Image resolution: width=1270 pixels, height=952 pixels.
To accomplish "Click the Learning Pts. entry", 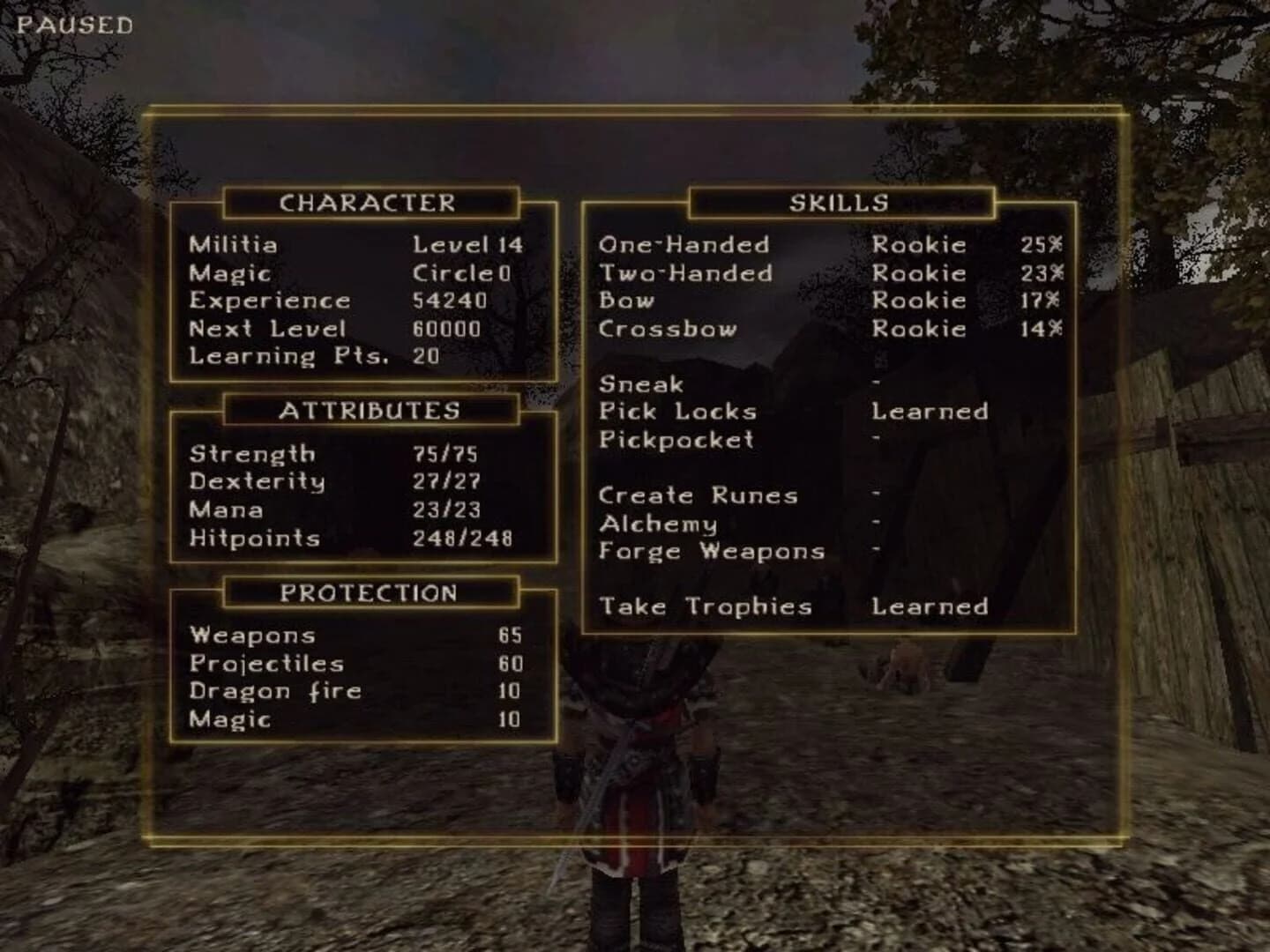I will pyautogui.click(x=289, y=357).
